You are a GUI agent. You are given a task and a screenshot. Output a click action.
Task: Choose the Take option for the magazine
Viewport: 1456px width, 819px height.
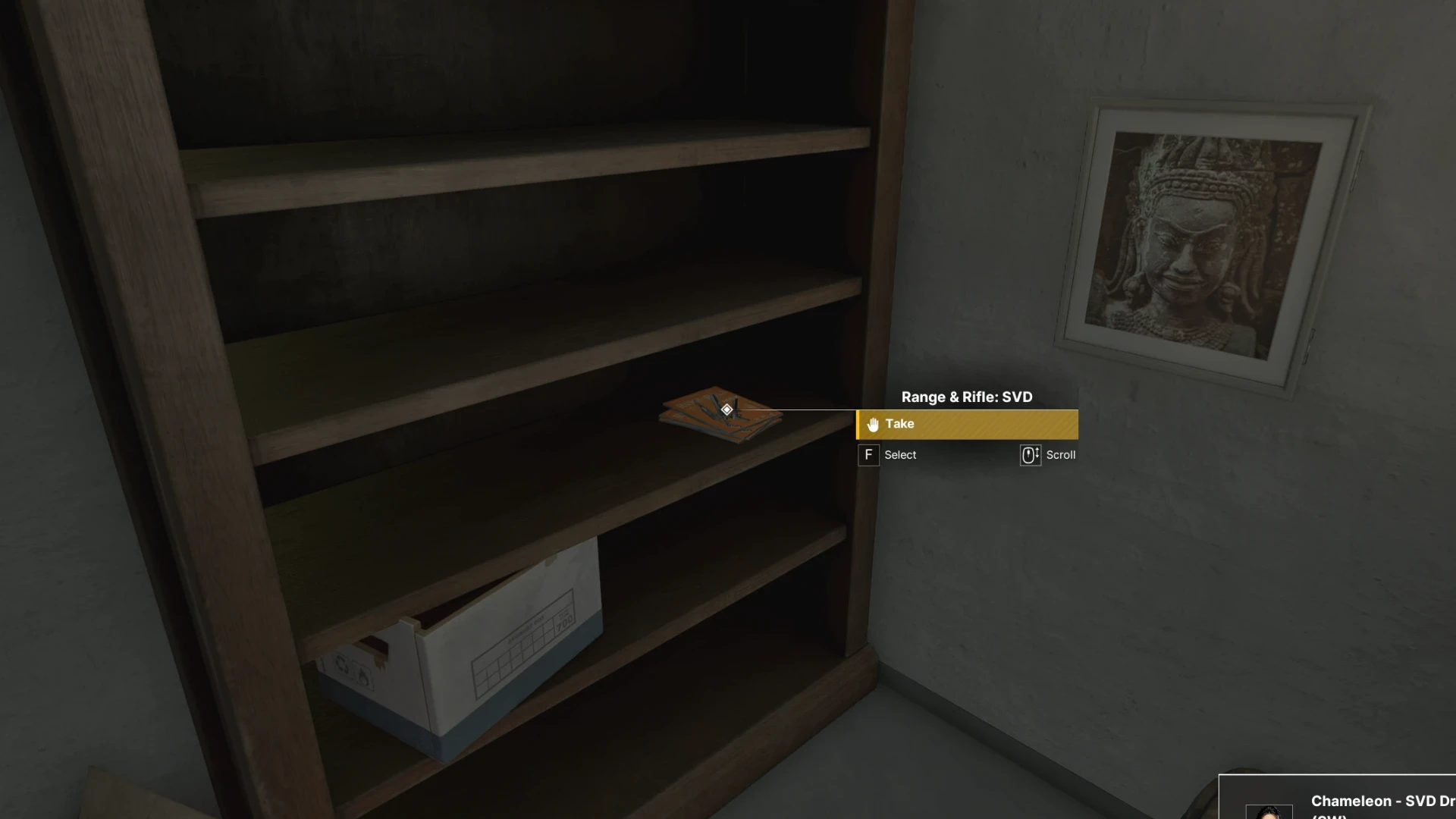coord(967,425)
